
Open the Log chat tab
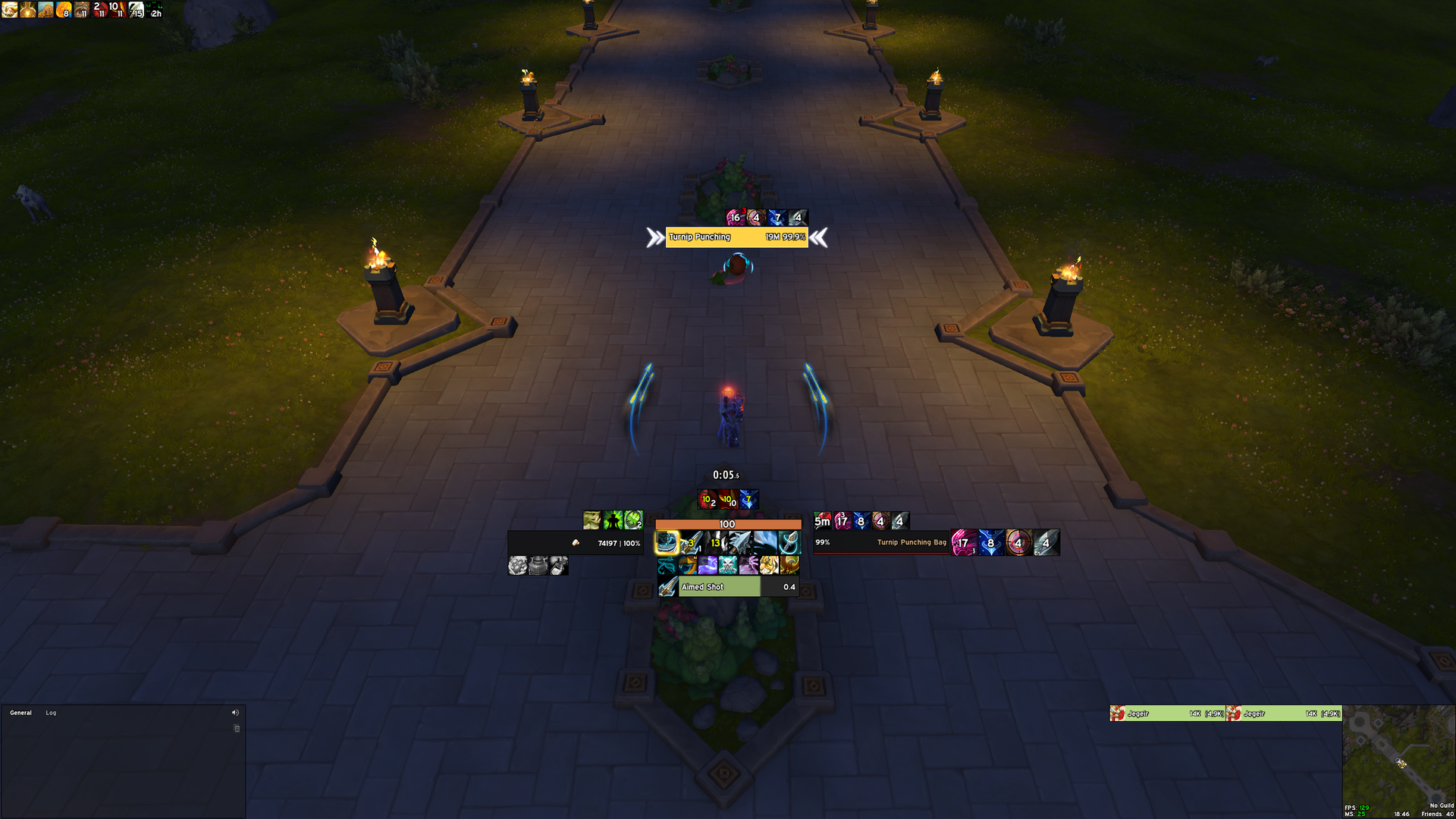(x=51, y=713)
